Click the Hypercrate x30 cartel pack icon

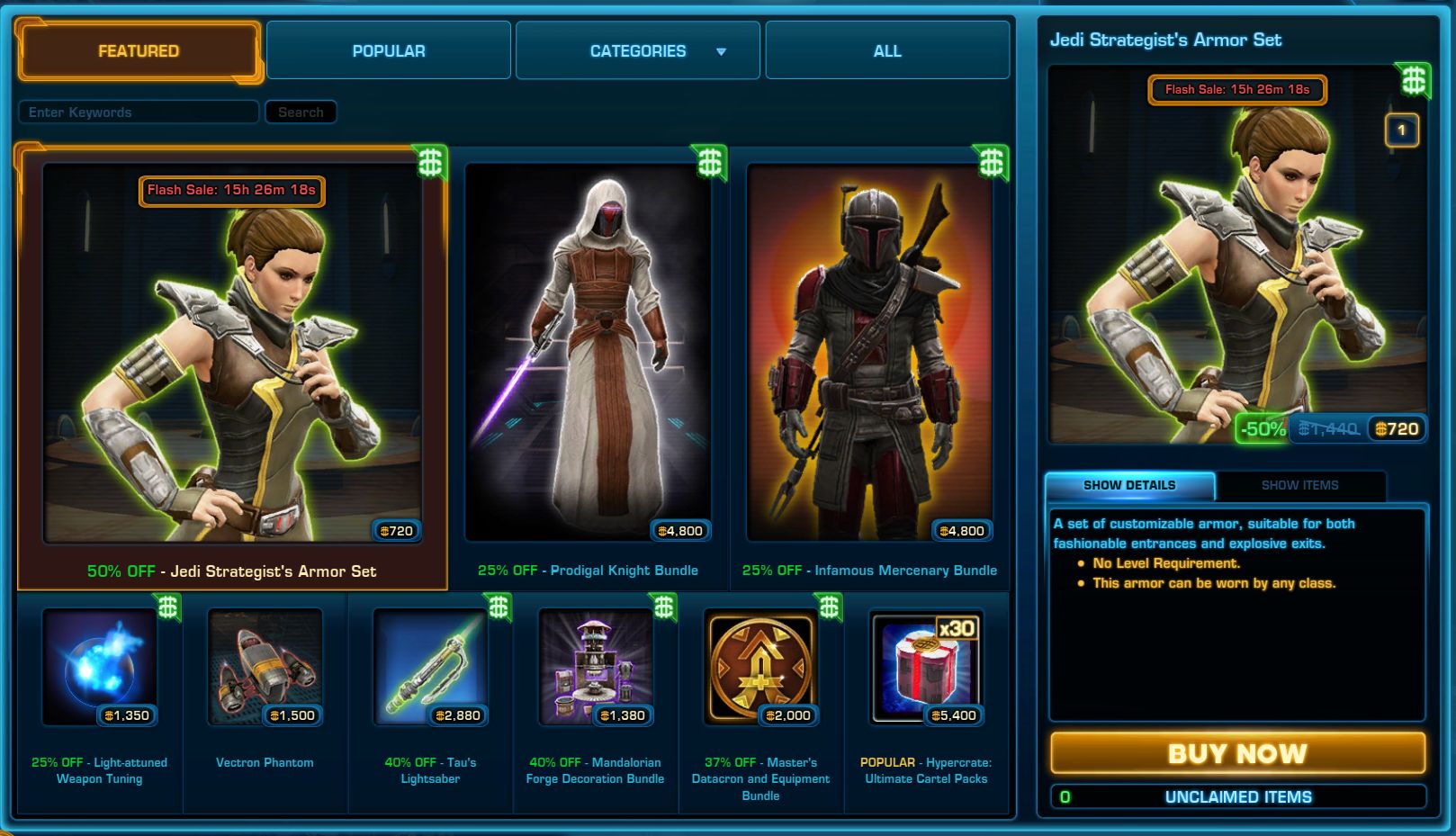[927, 666]
